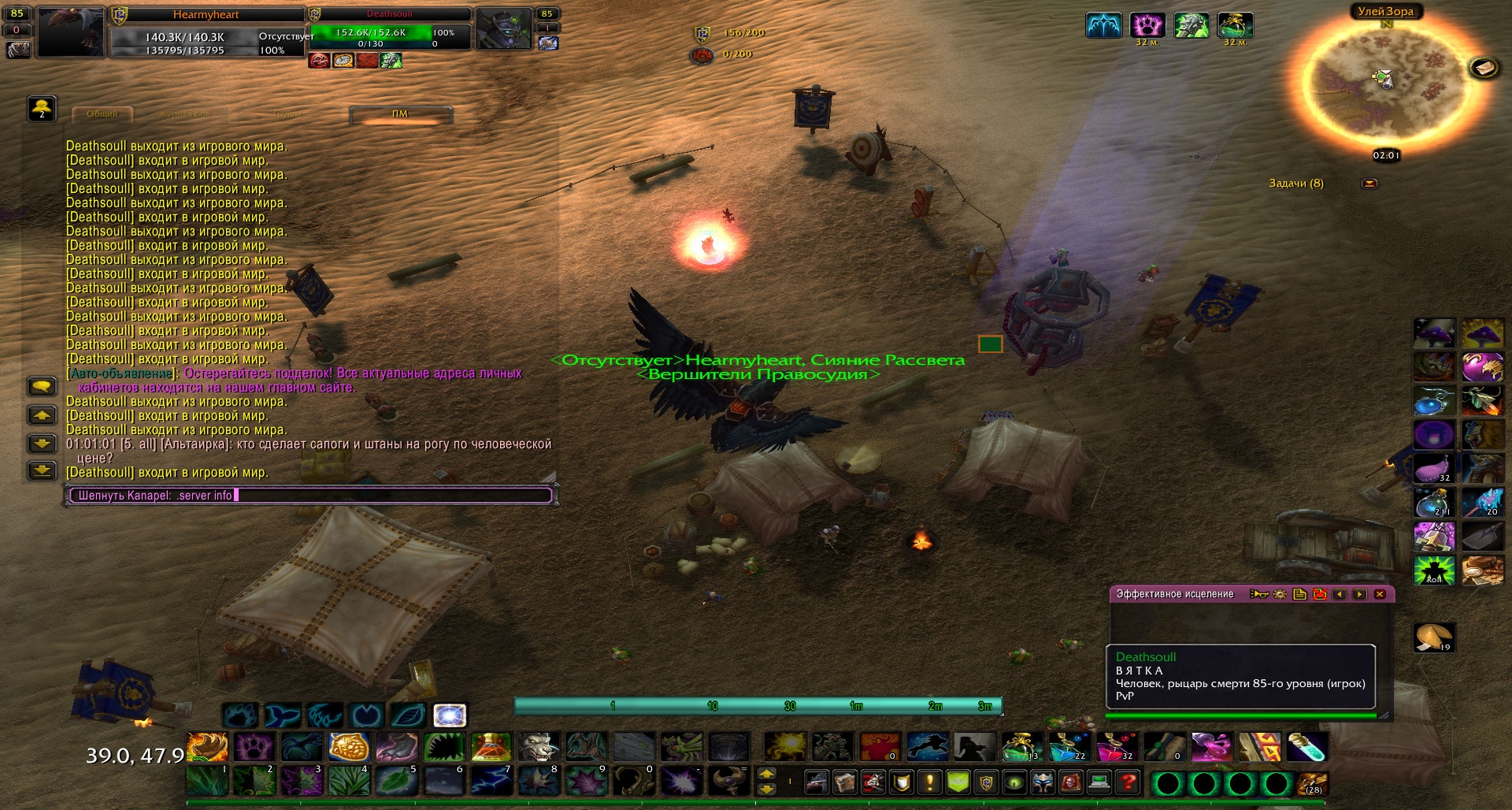Use the fortune cookie item

(x=1433, y=637)
